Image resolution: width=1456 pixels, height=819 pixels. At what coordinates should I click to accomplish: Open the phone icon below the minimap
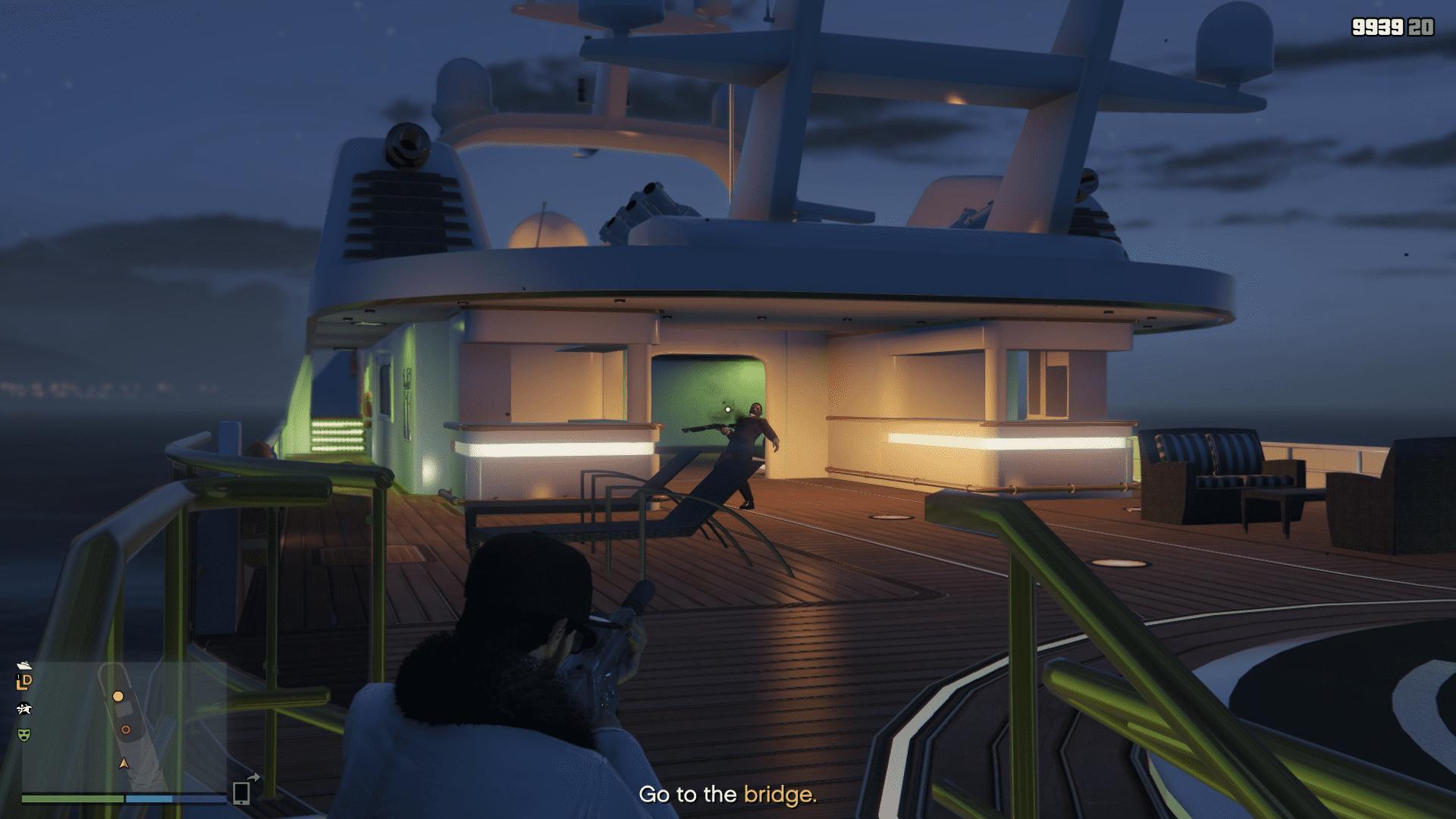[241, 793]
